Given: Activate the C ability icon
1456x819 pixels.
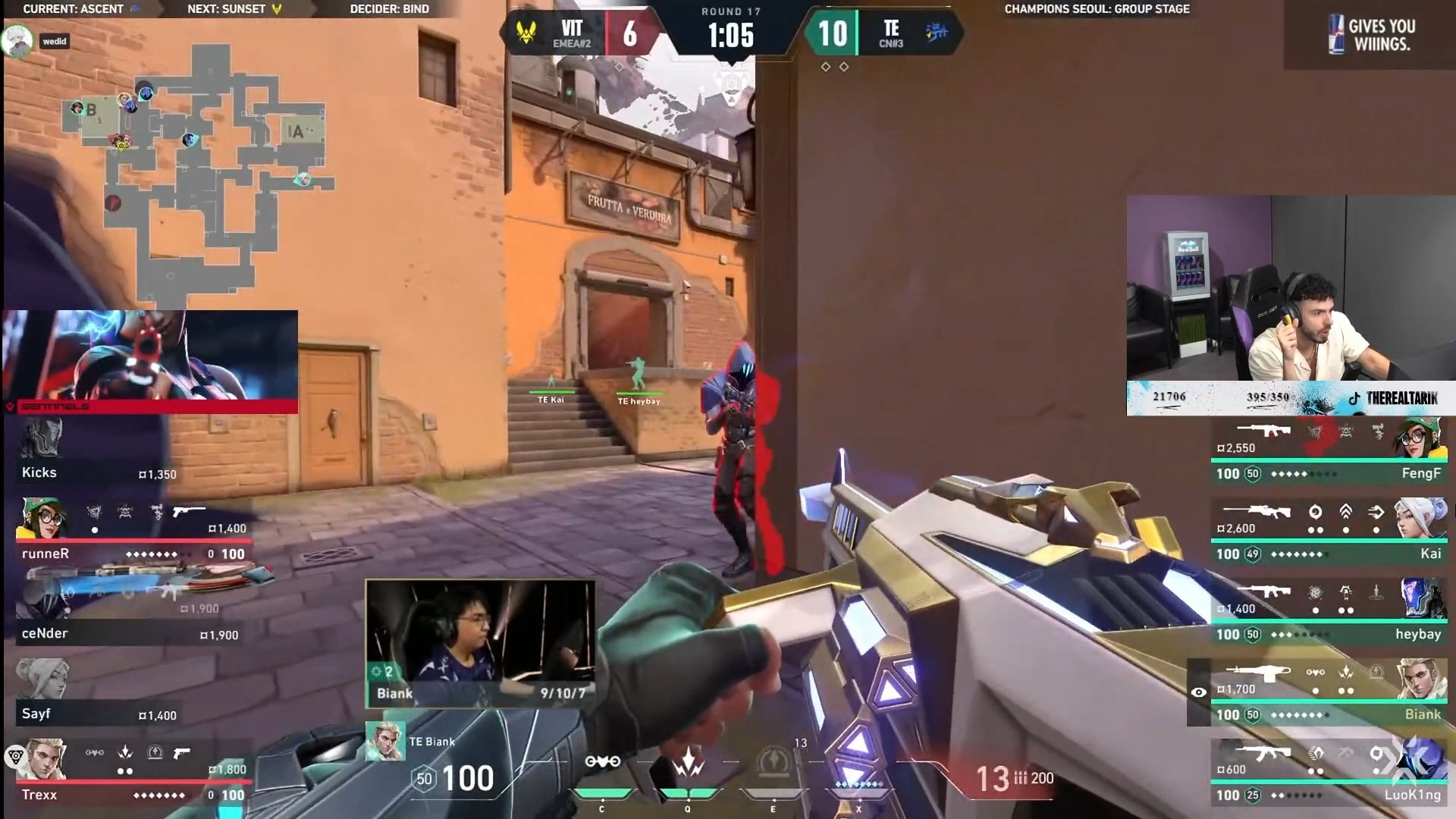Looking at the screenshot, I should click(602, 762).
